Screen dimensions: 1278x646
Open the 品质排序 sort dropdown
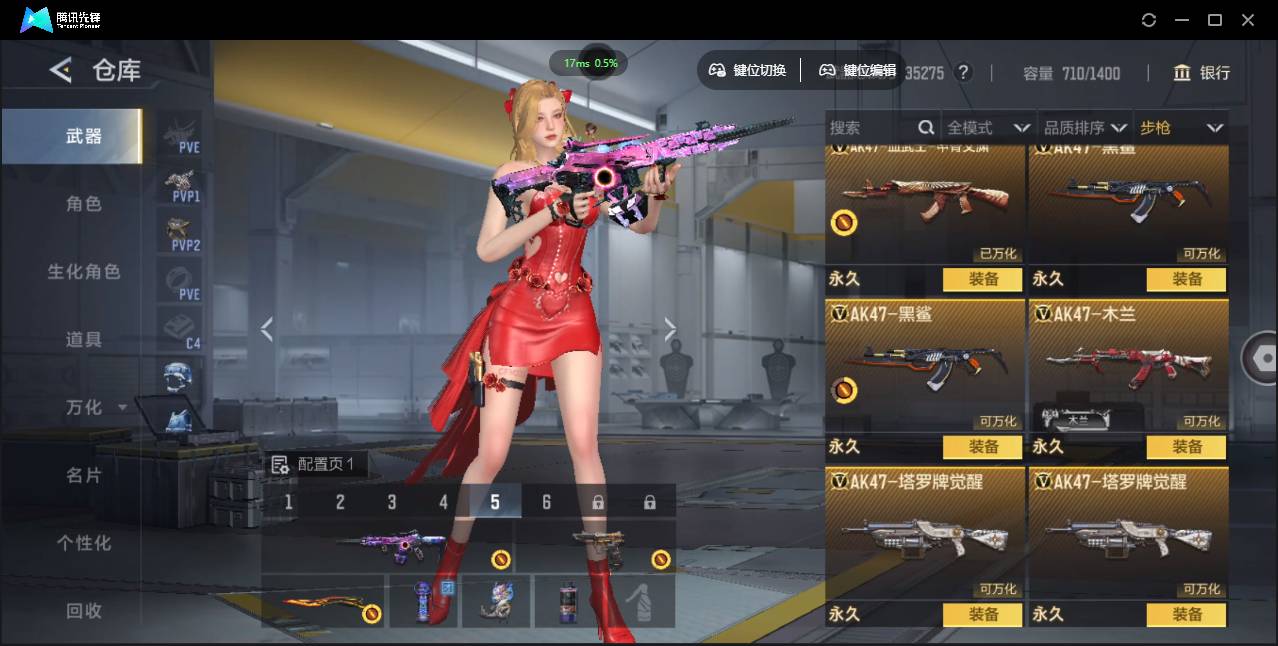(1085, 128)
